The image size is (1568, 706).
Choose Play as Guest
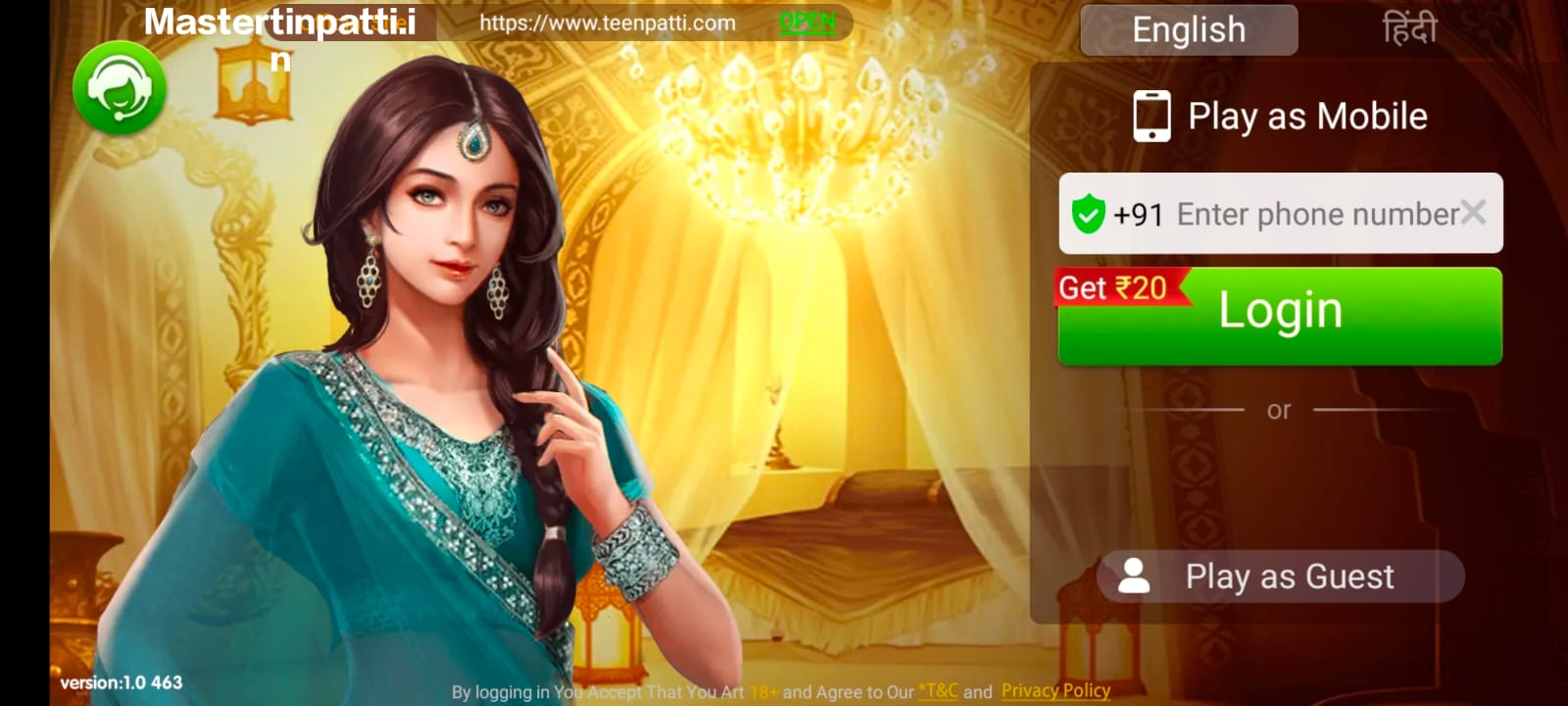[x=1280, y=577]
